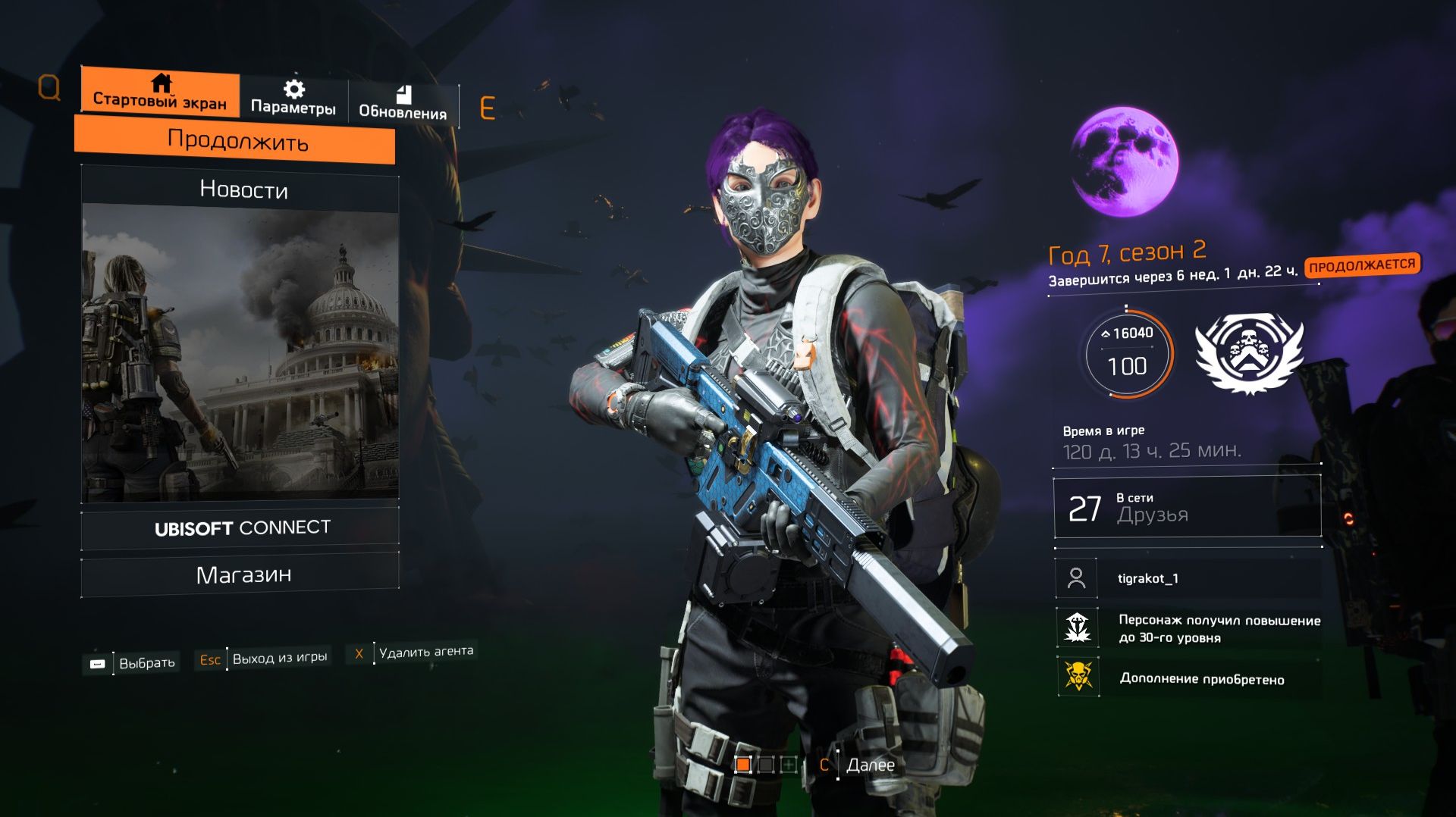Open Ubisoft Connect

click(x=242, y=527)
